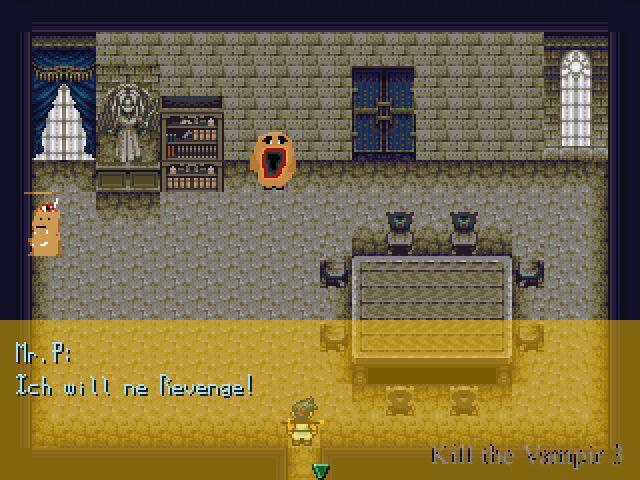Click the green dialogue continue arrow
This screenshot has width=640, height=480.
point(320,470)
